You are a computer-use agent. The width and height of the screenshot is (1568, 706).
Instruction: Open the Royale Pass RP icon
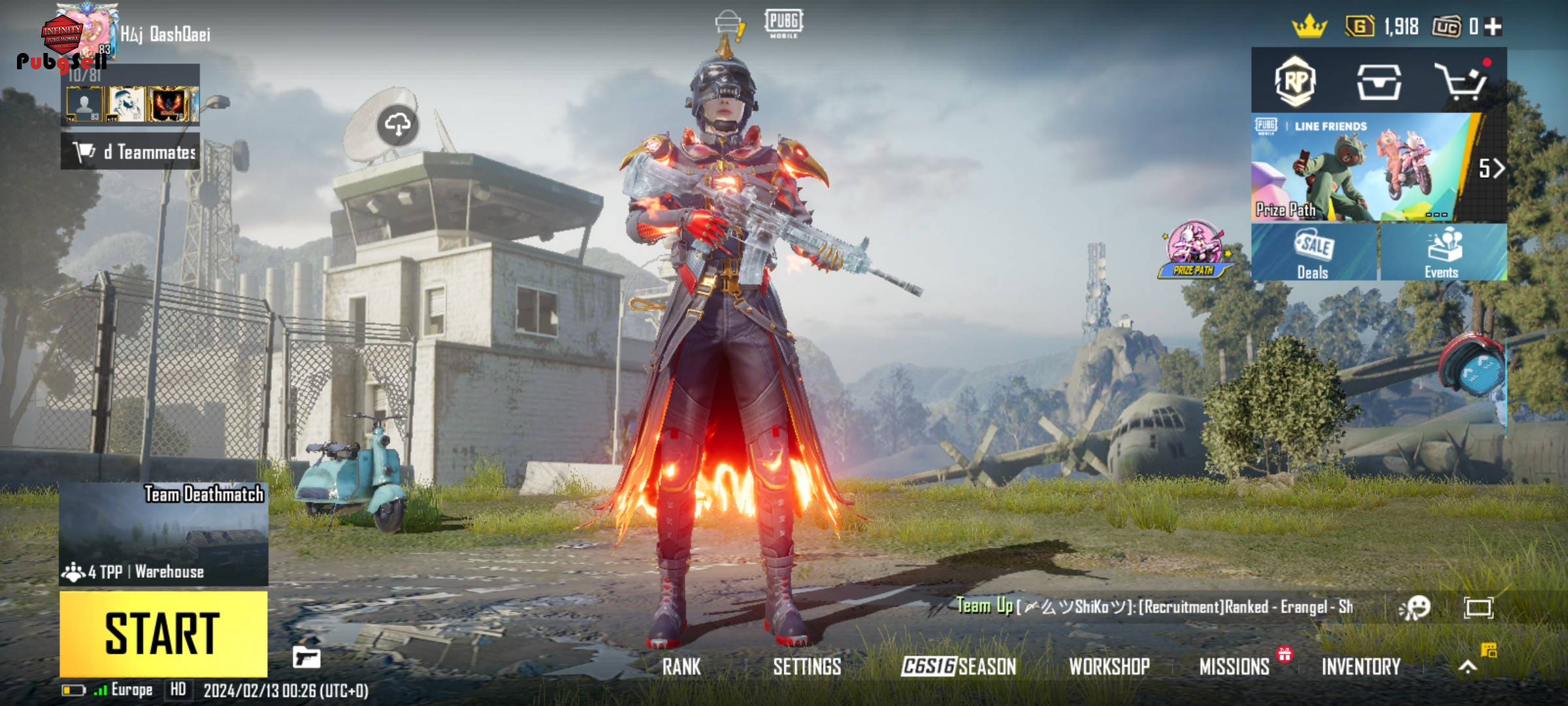[1295, 82]
